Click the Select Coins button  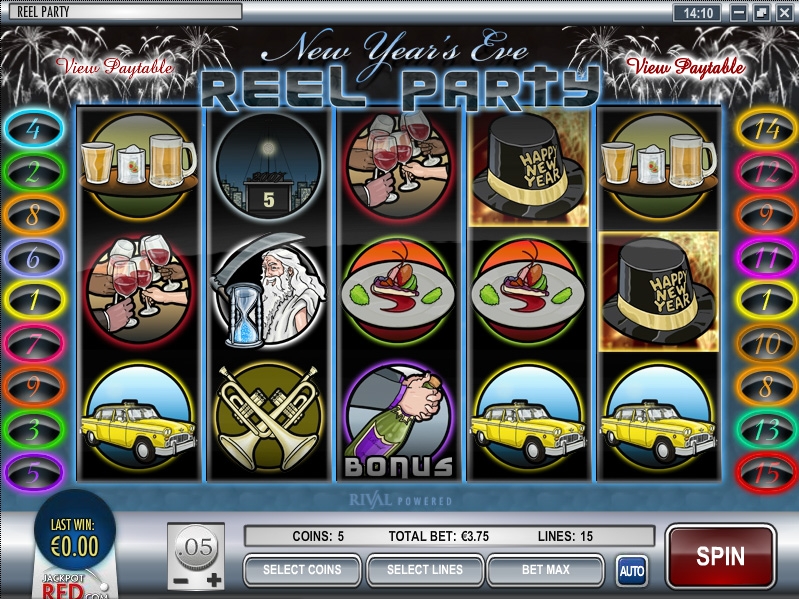(x=302, y=570)
